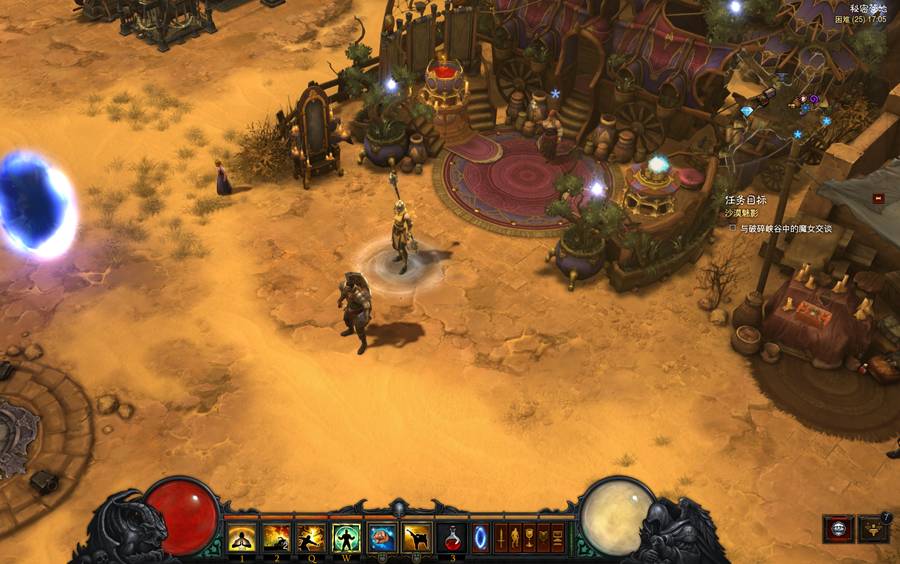Activate the dashing strike skill on Q
The width and height of the screenshot is (900, 564).
[311, 538]
